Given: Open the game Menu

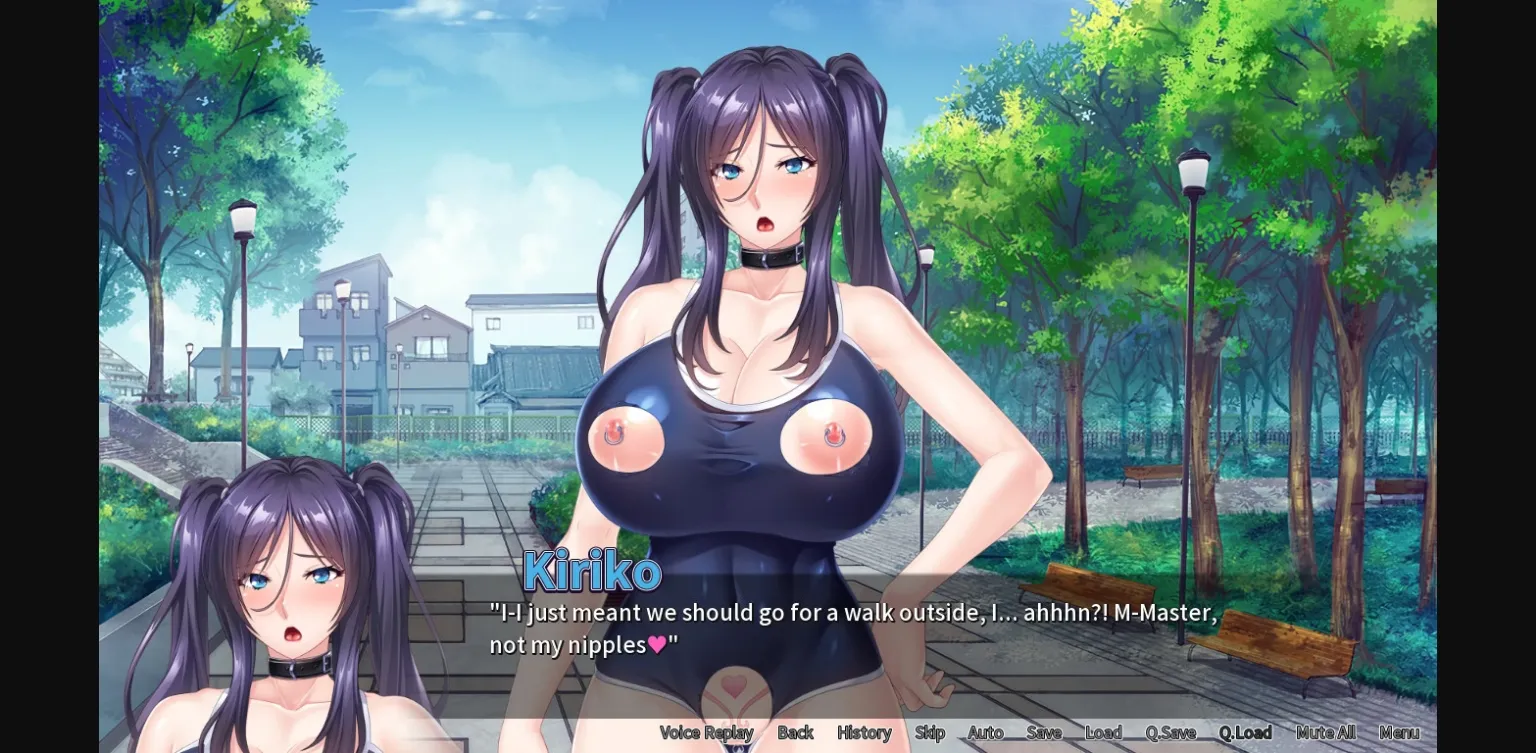Looking at the screenshot, I should 1398,732.
